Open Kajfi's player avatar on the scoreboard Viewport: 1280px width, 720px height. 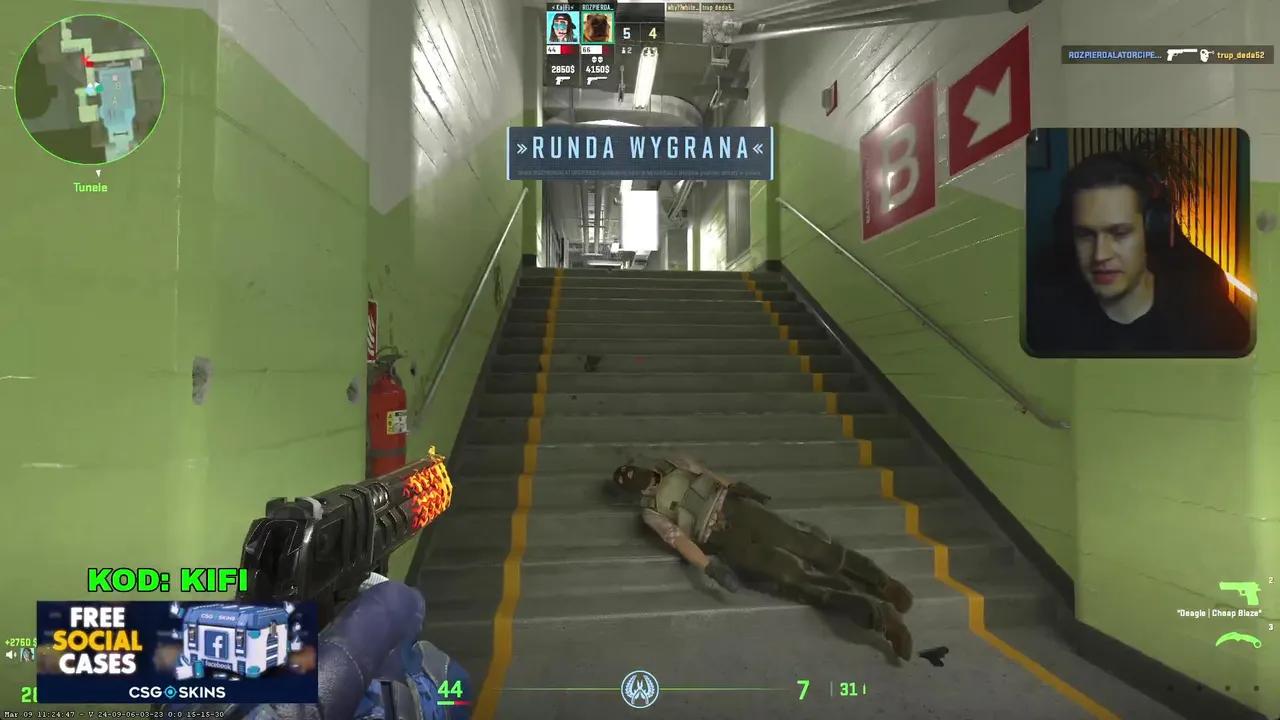563,27
